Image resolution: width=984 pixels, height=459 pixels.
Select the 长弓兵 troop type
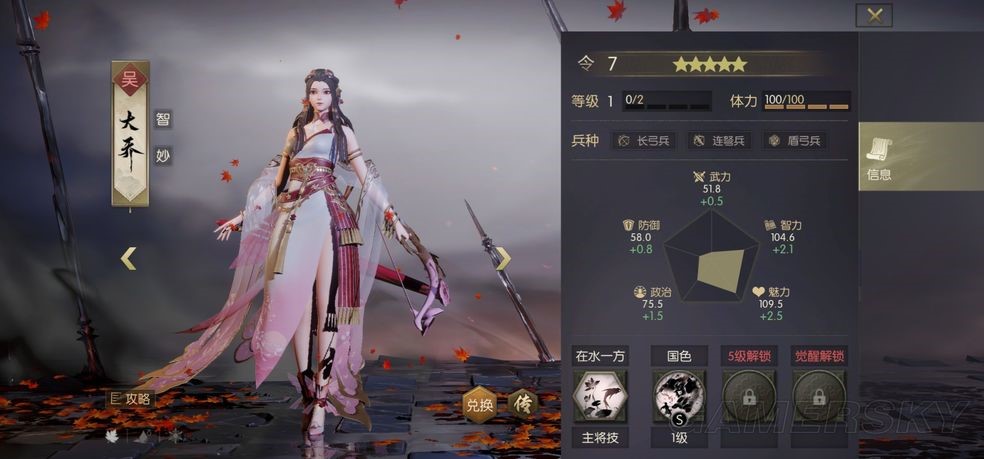tap(645, 141)
